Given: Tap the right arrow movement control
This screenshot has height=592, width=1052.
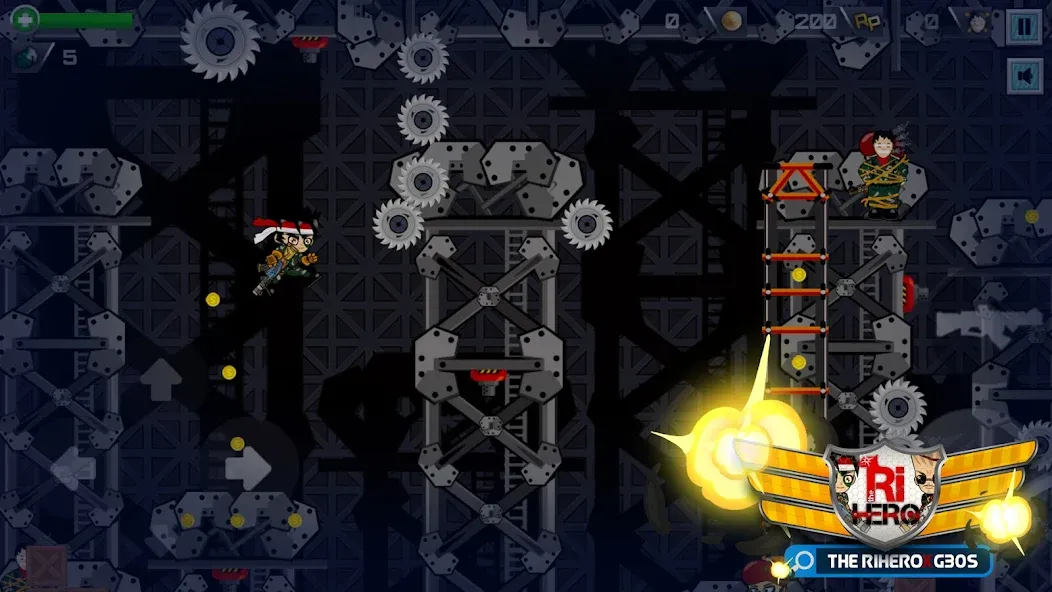Looking at the screenshot, I should pos(247,467).
